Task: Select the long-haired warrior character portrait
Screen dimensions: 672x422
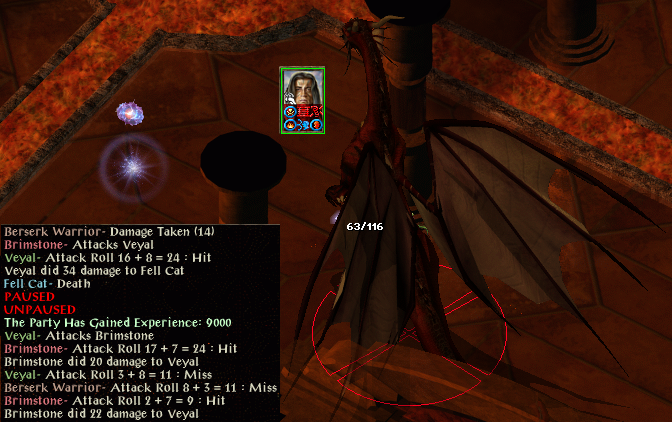Action: (x=302, y=93)
